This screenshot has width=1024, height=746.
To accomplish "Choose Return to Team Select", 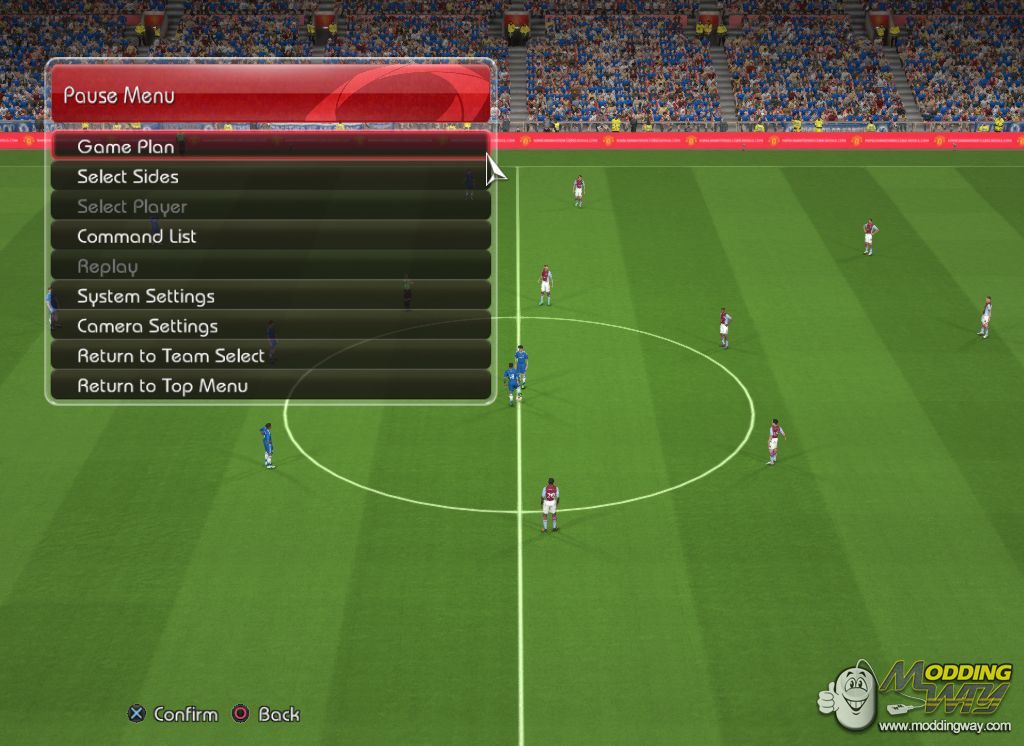I will click(x=171, y=356).
